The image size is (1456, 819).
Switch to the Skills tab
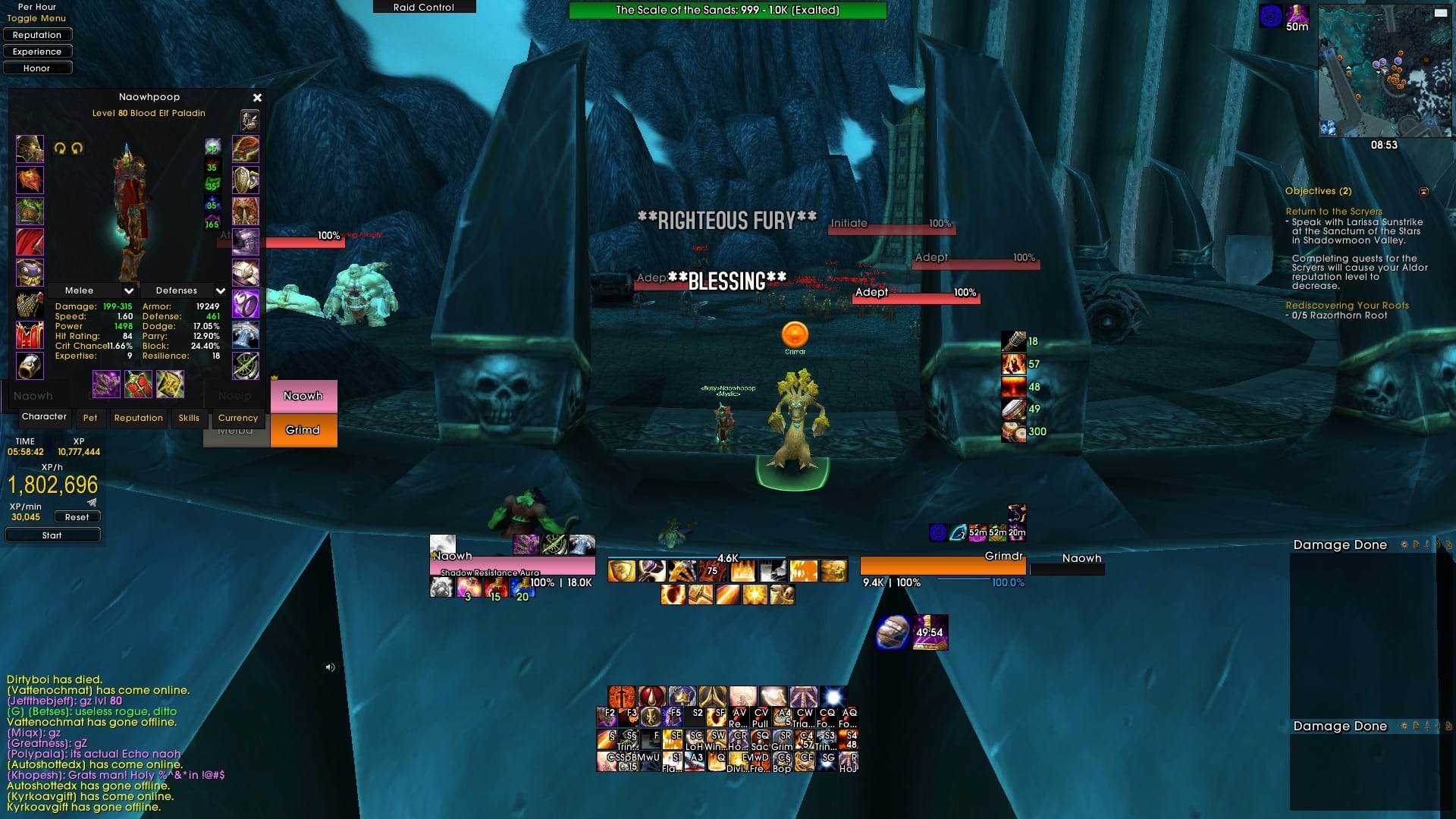coord(189,418)
